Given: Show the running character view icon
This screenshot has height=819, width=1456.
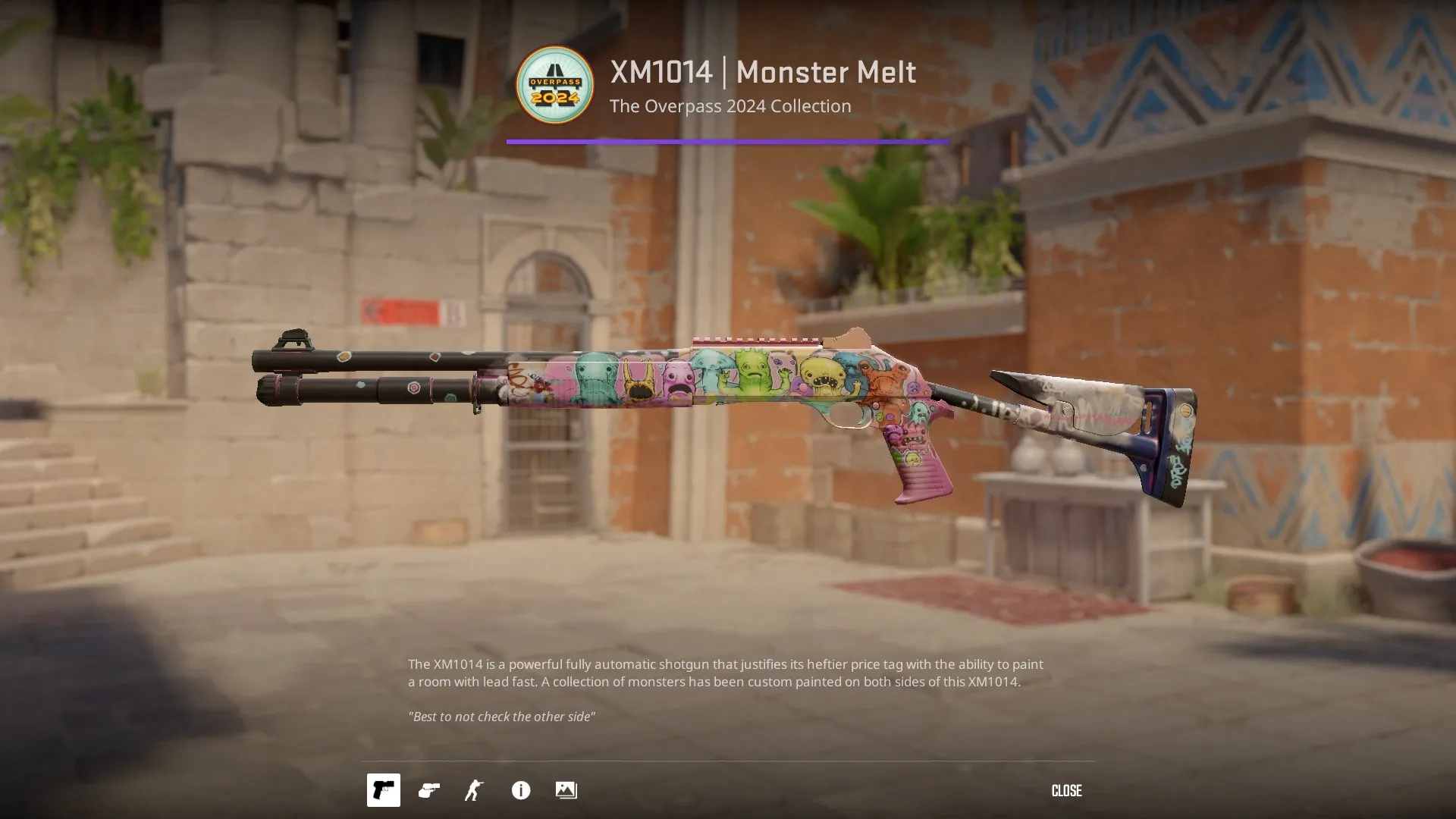Looking at the screenshot, I should pos(474,790).
